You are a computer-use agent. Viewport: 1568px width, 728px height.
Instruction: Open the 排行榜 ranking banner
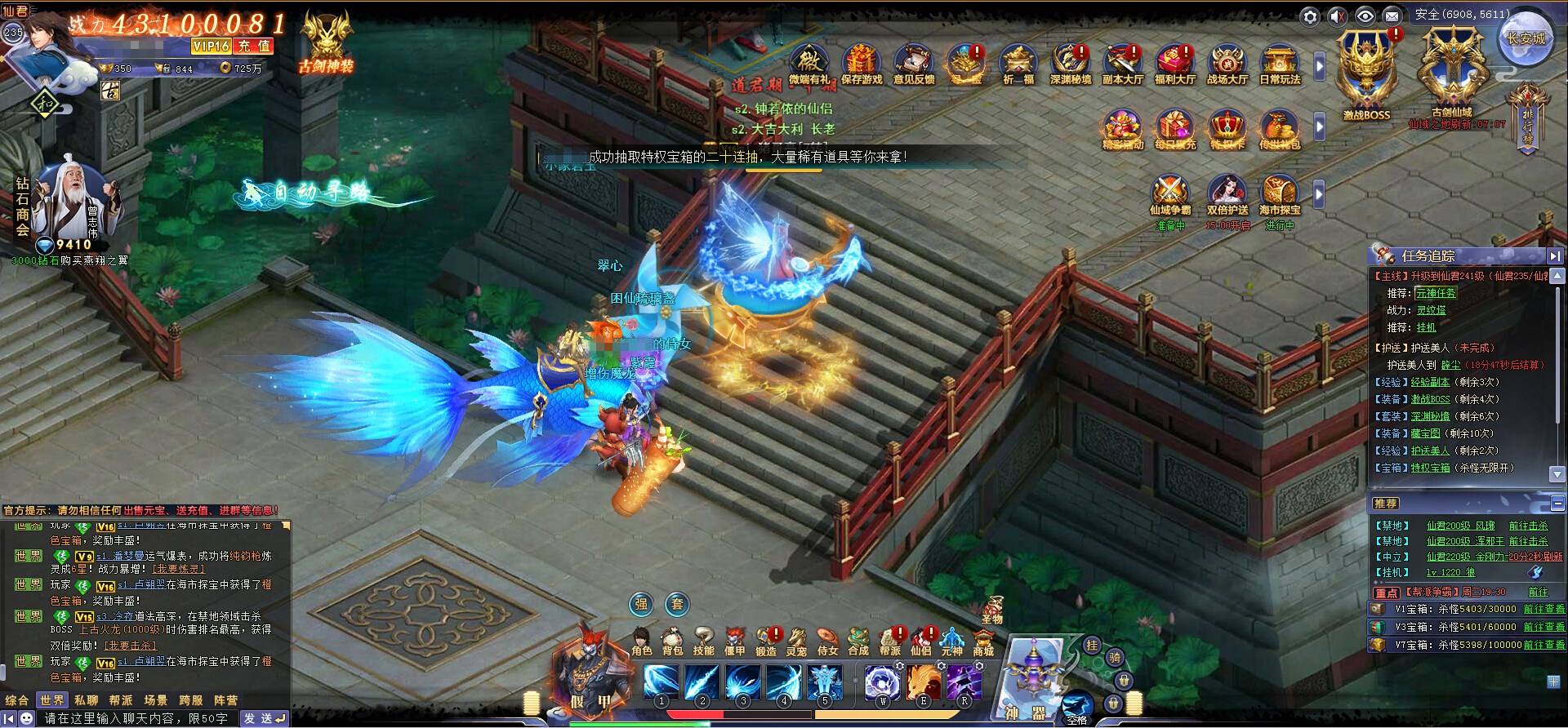[1527, 119]
